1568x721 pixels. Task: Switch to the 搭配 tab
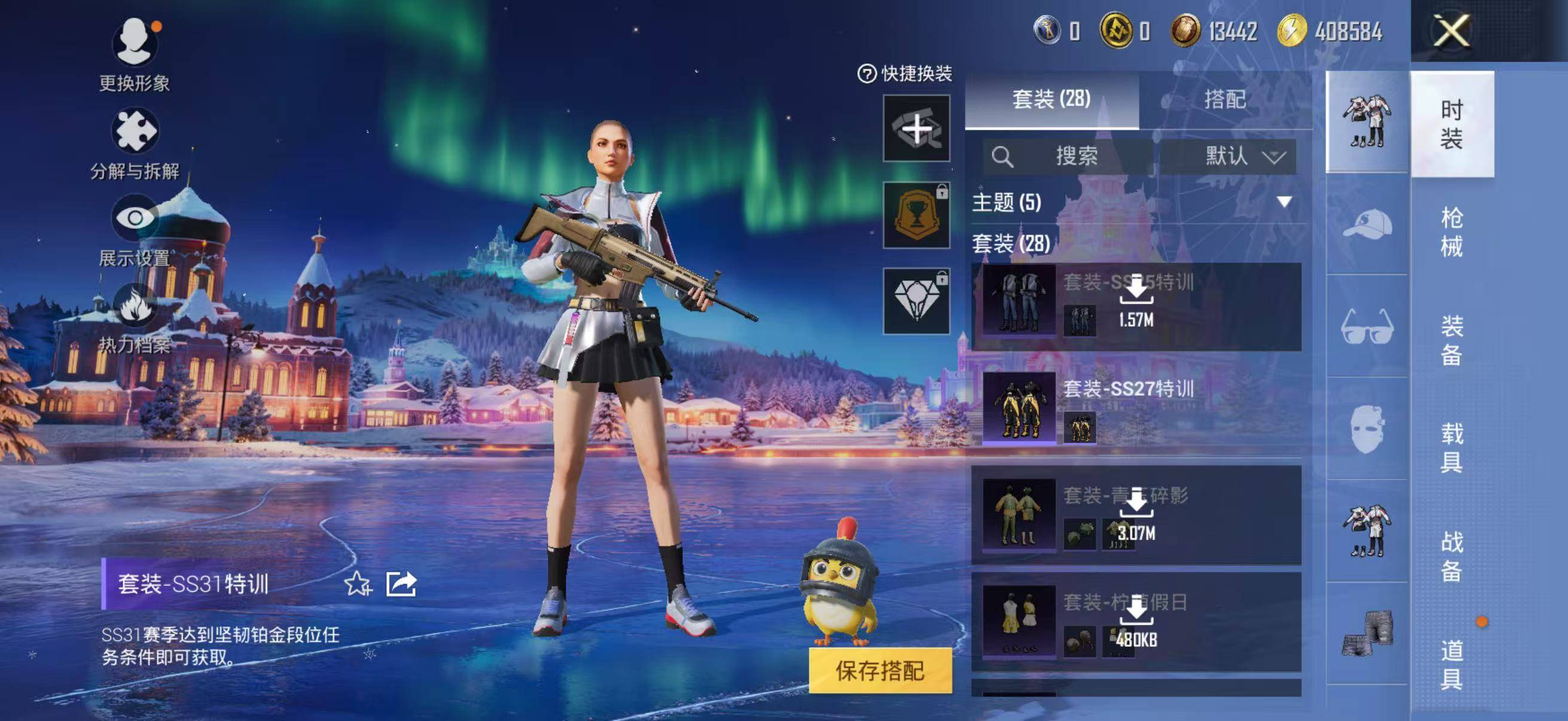pos(1225,100)
